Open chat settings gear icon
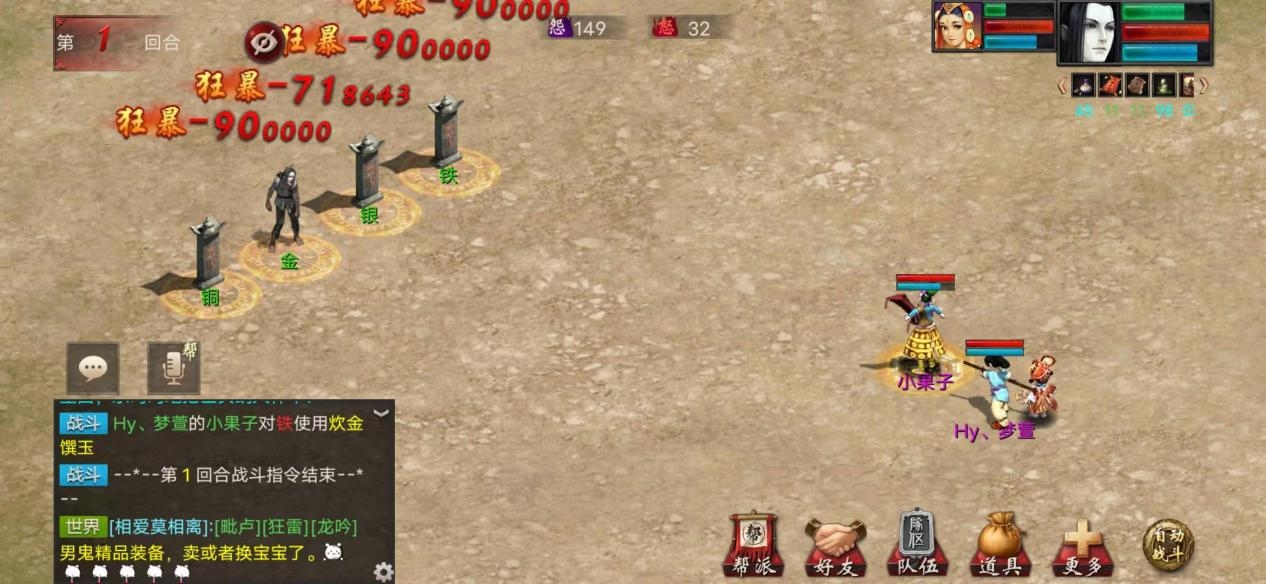 (x=383, y=571)
